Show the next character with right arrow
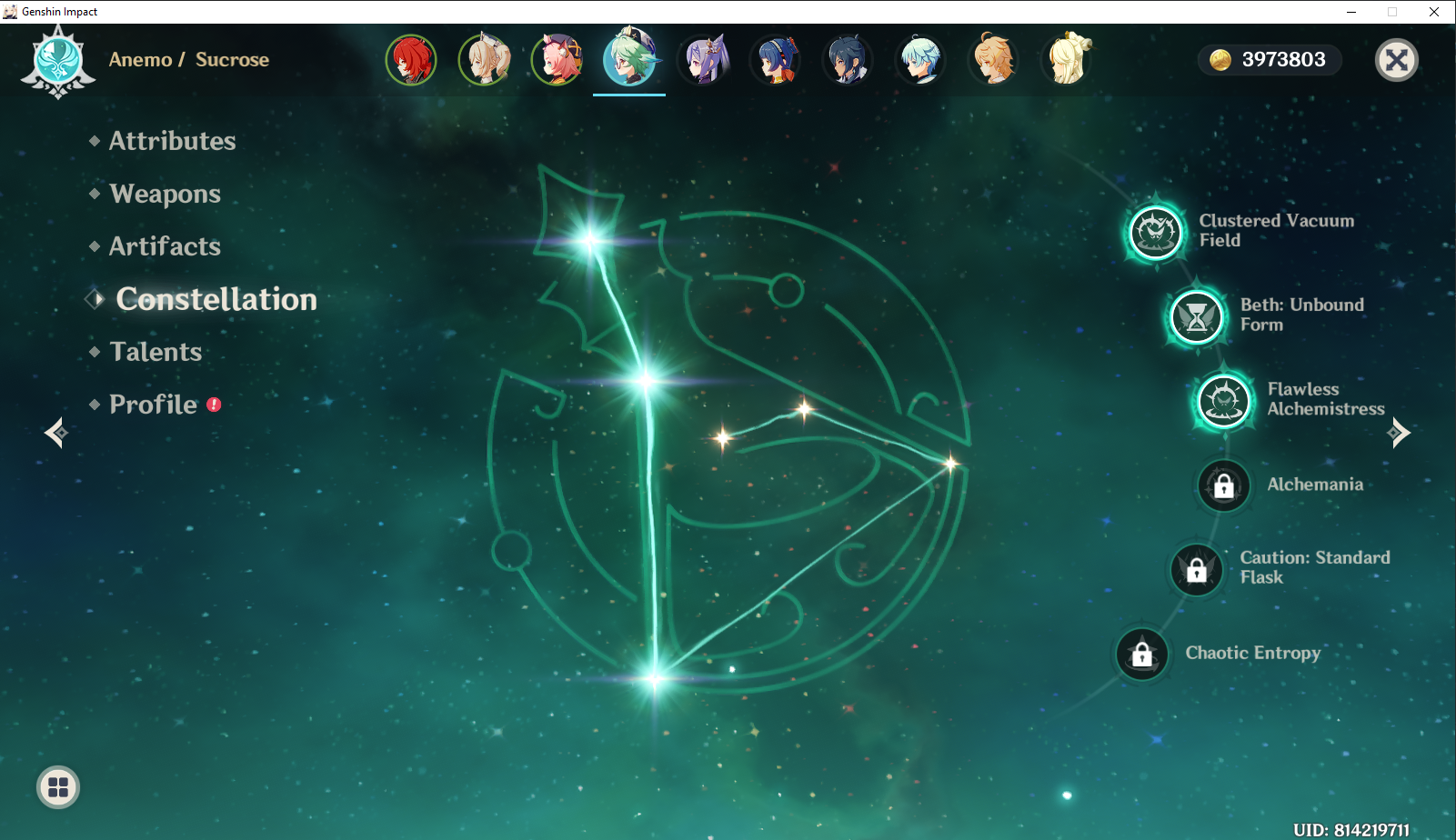The image size is (1456, 840). click(x=1400, y=433)
